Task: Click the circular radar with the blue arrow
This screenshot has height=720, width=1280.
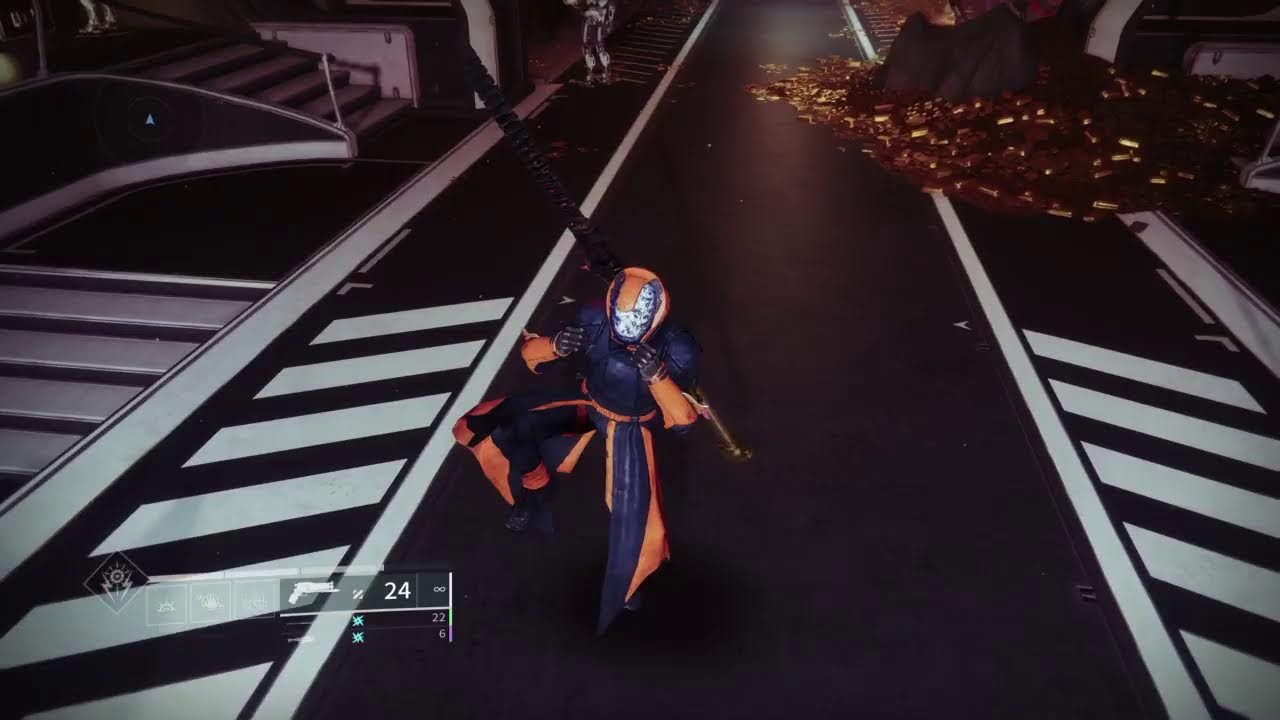Action: tap(150, 120)
